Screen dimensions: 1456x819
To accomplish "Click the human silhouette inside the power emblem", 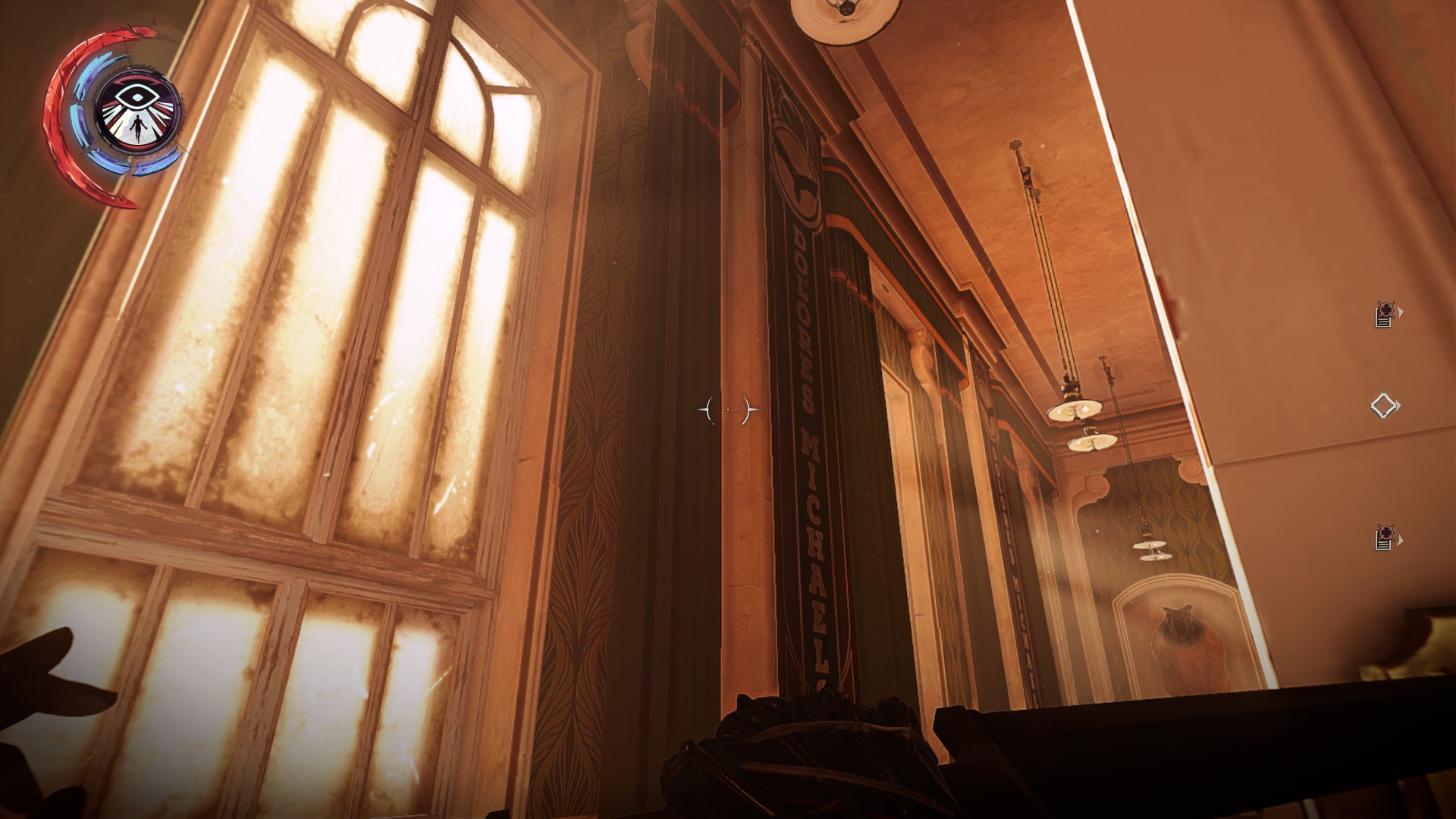I will 137,129.
